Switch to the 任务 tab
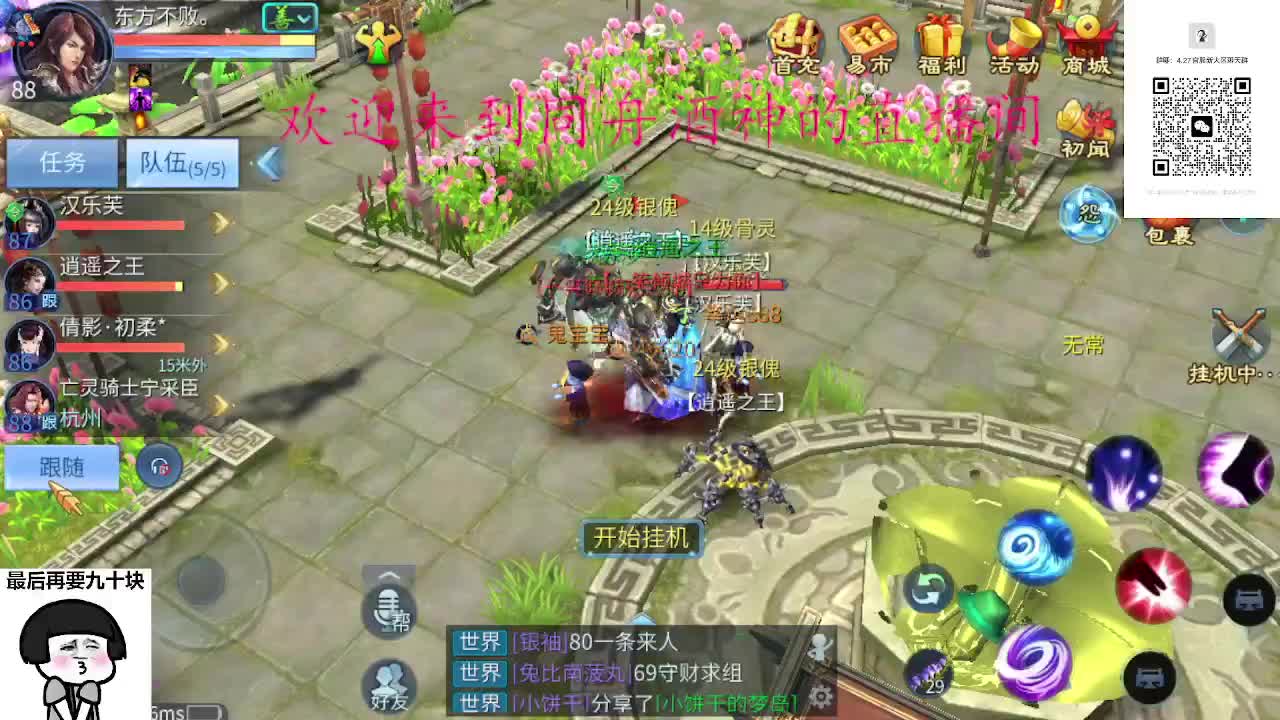This screenshot has width=1280, height=720. pos(62,160)
